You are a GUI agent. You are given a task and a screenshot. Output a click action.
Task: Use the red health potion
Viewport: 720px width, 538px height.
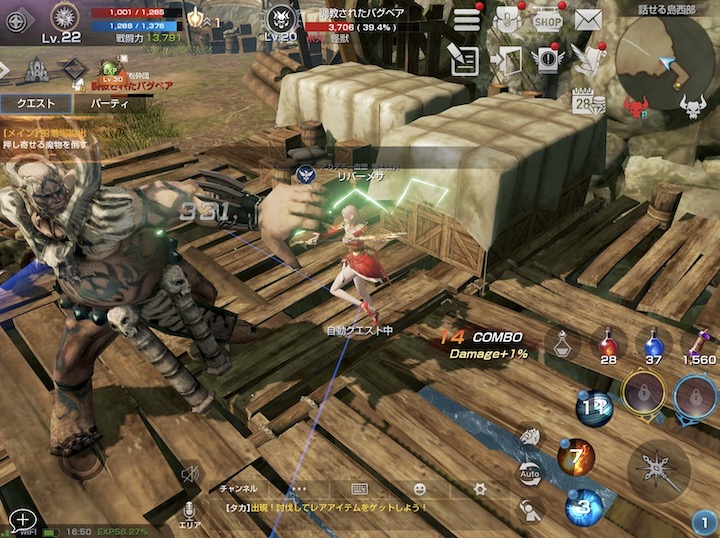[x=609, y=344]
